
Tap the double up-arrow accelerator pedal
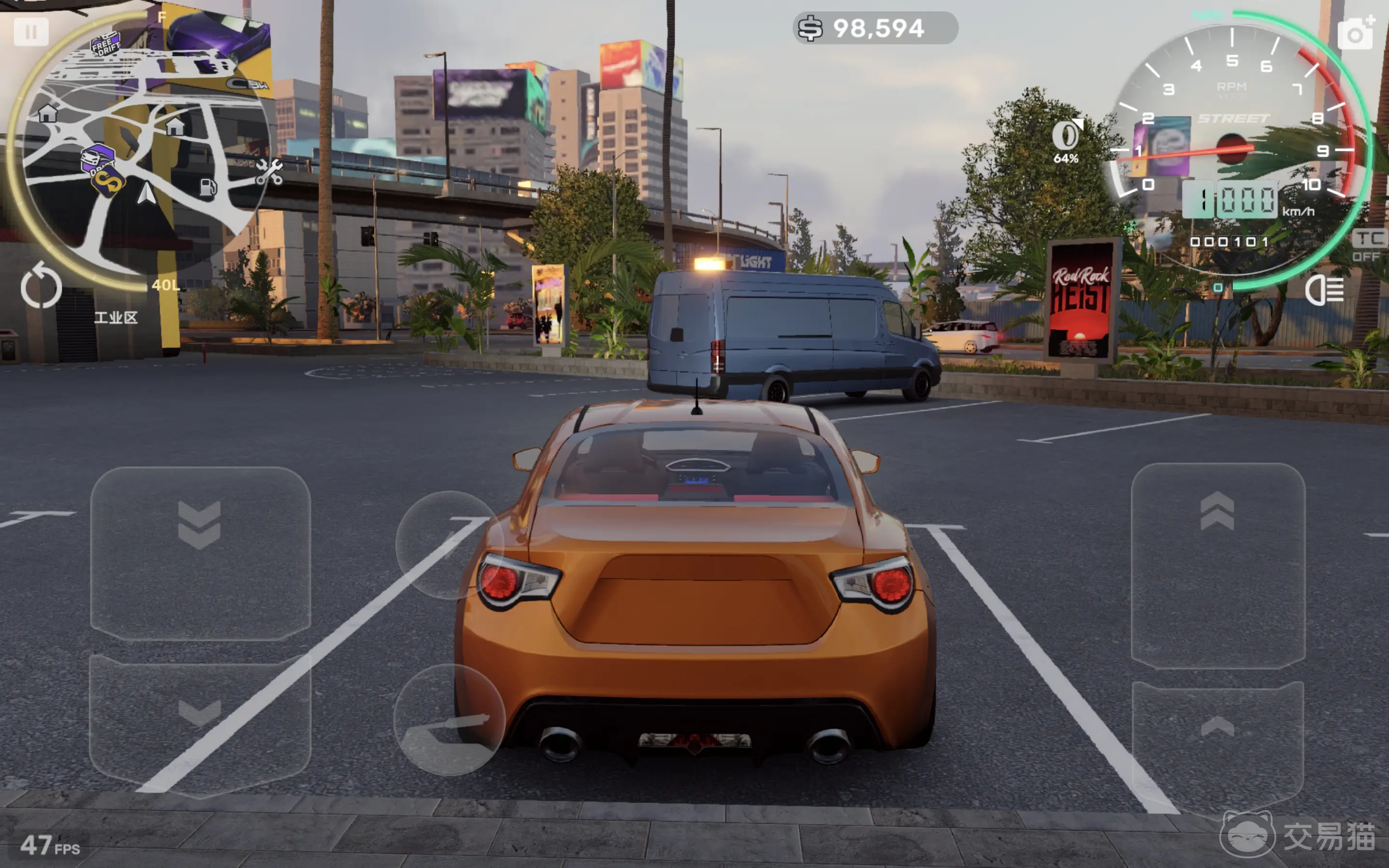(x=1217, y=566)
